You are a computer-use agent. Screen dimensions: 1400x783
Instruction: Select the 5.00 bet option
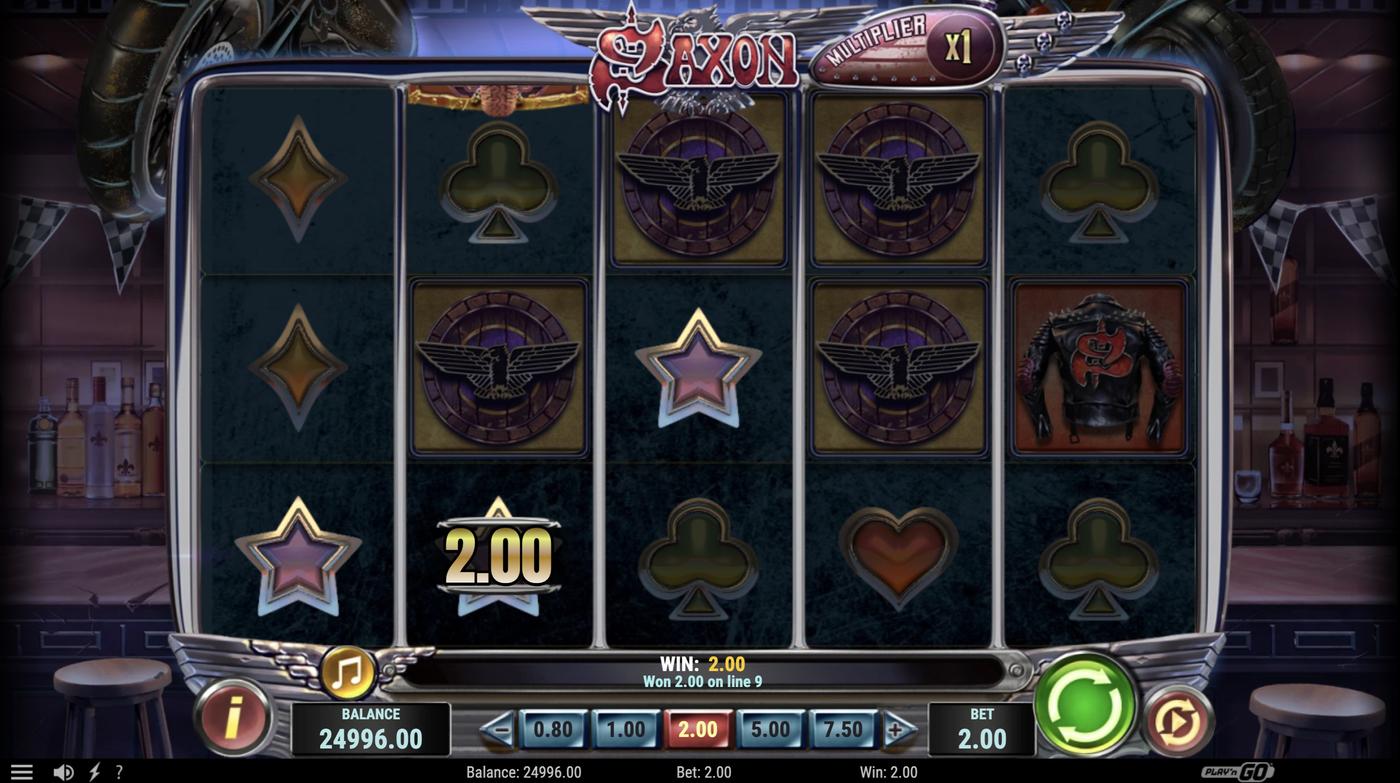click(x=770, y=729)
